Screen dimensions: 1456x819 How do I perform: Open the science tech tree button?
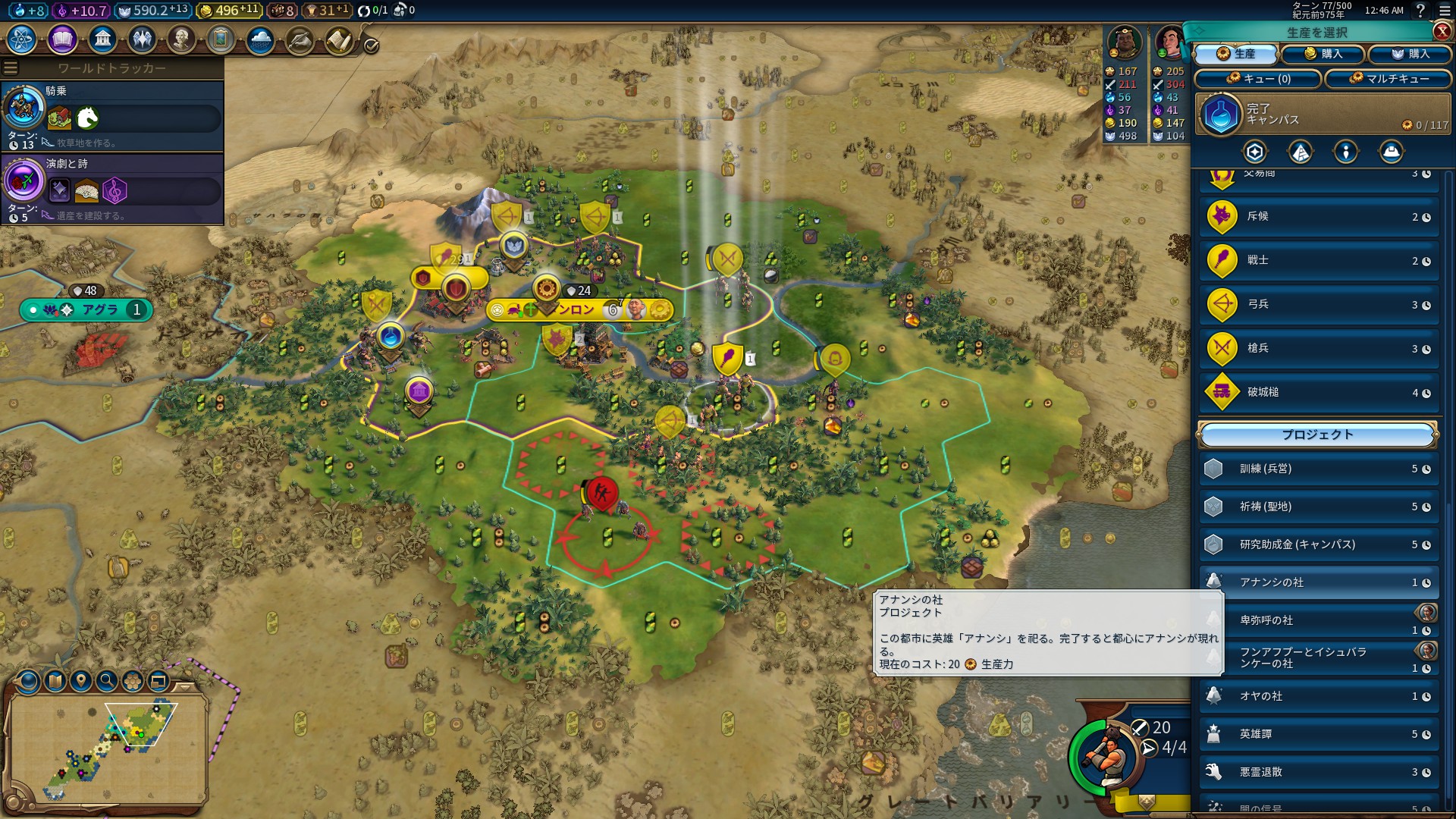point(22,39)
